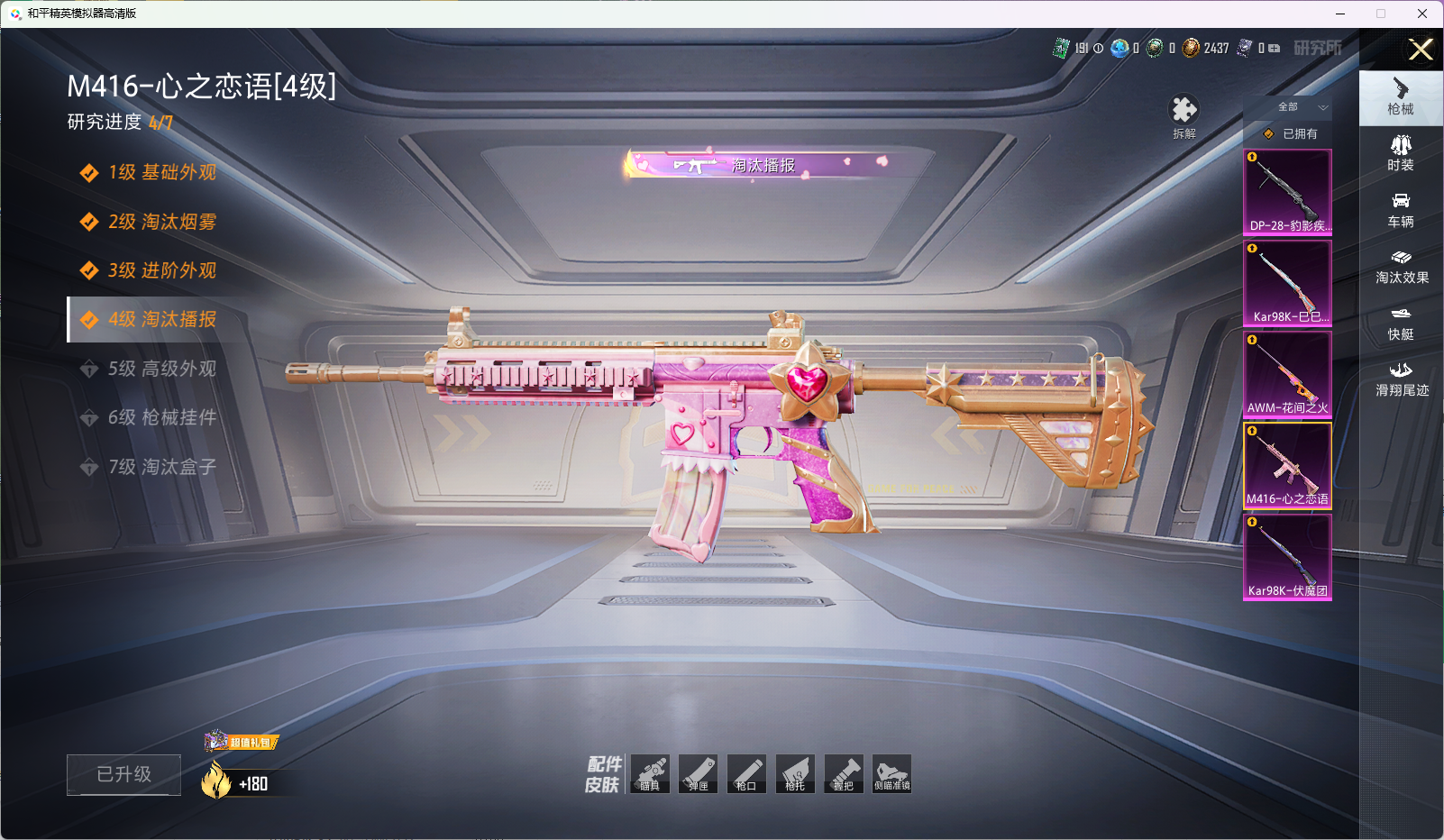Select the DP-28 skin thumbnail
The image size is (1444, 840).
point(1287,192)
